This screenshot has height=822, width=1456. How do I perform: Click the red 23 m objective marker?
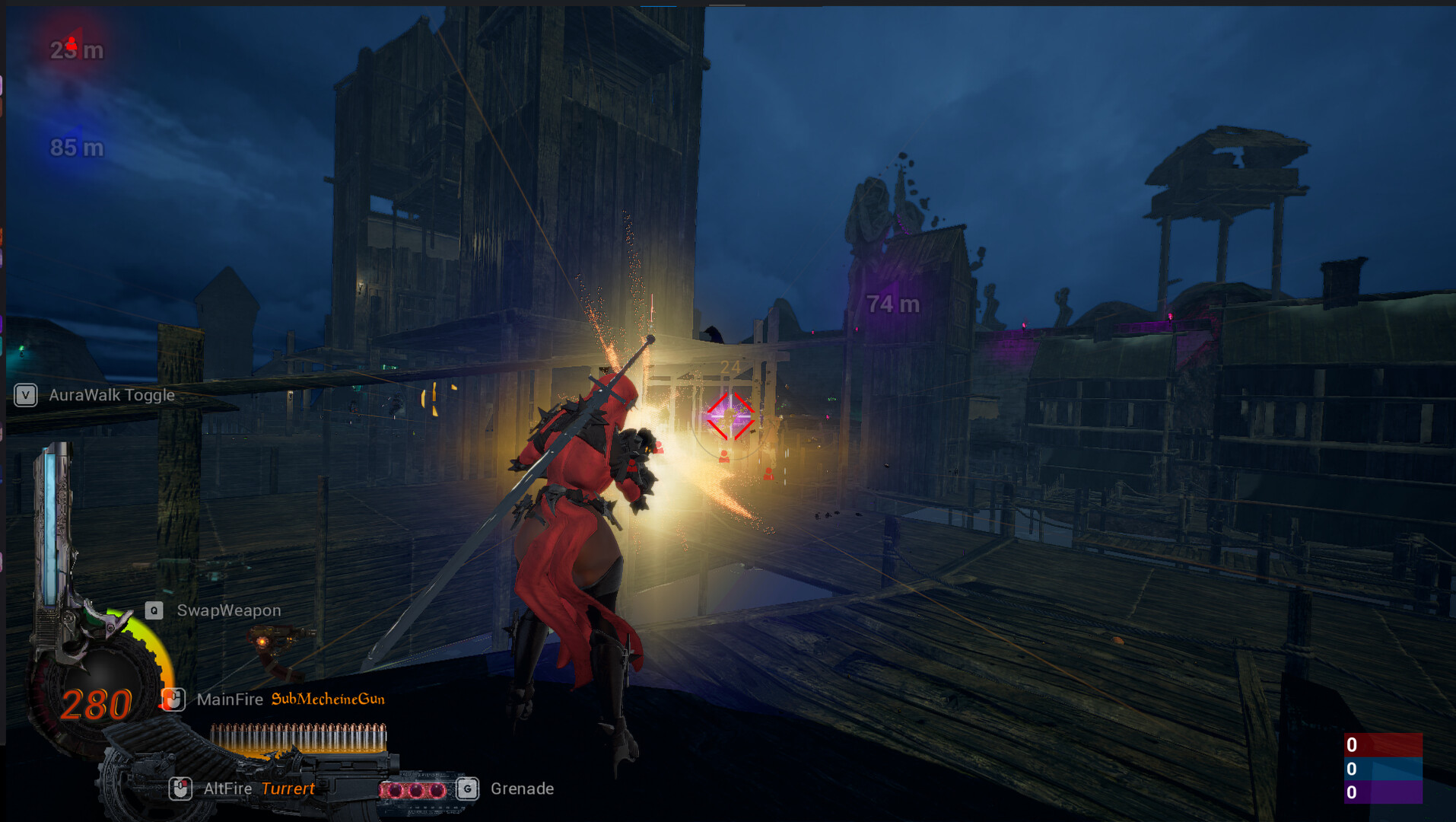76,49
